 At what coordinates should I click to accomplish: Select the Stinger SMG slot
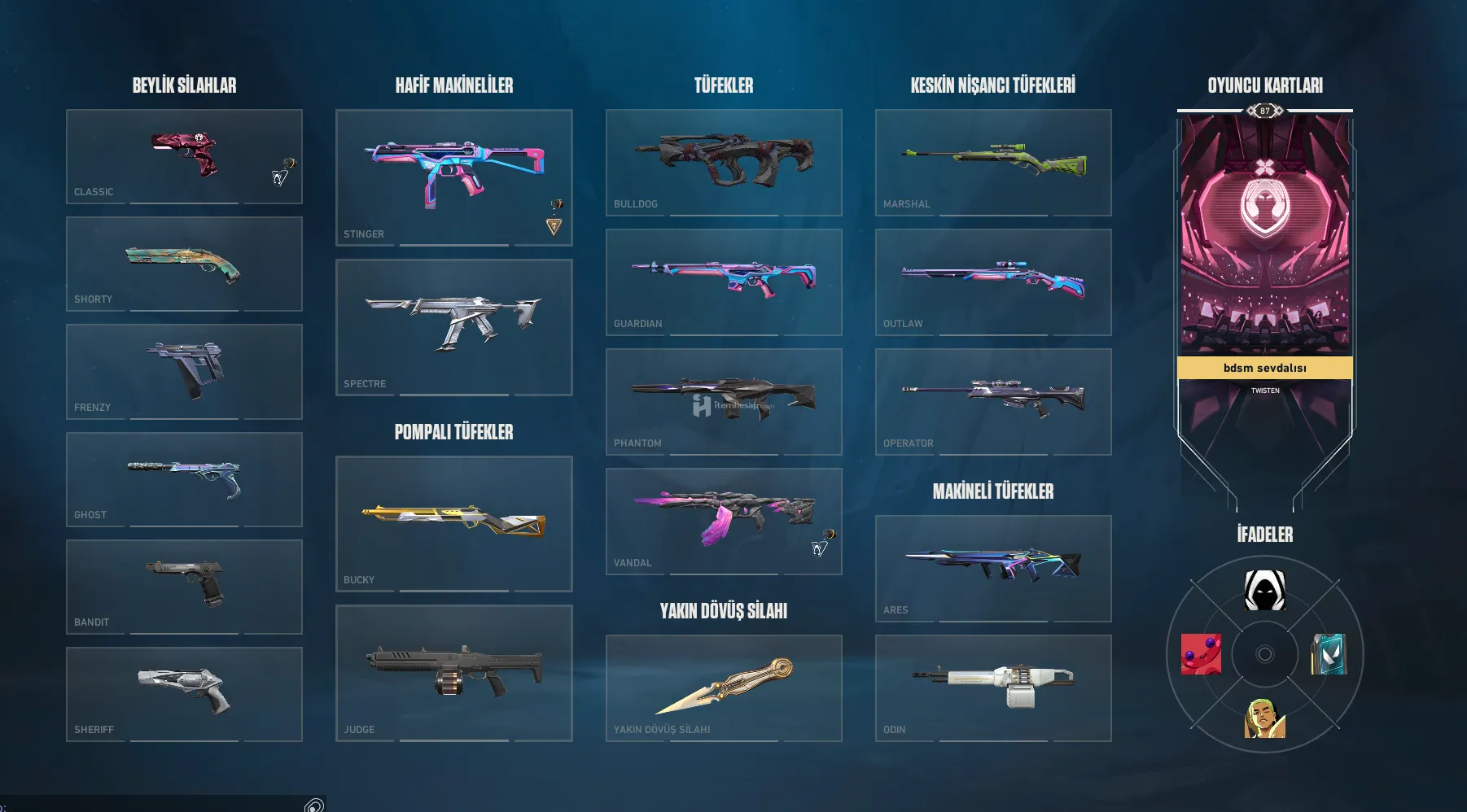(x=453, y=177)
